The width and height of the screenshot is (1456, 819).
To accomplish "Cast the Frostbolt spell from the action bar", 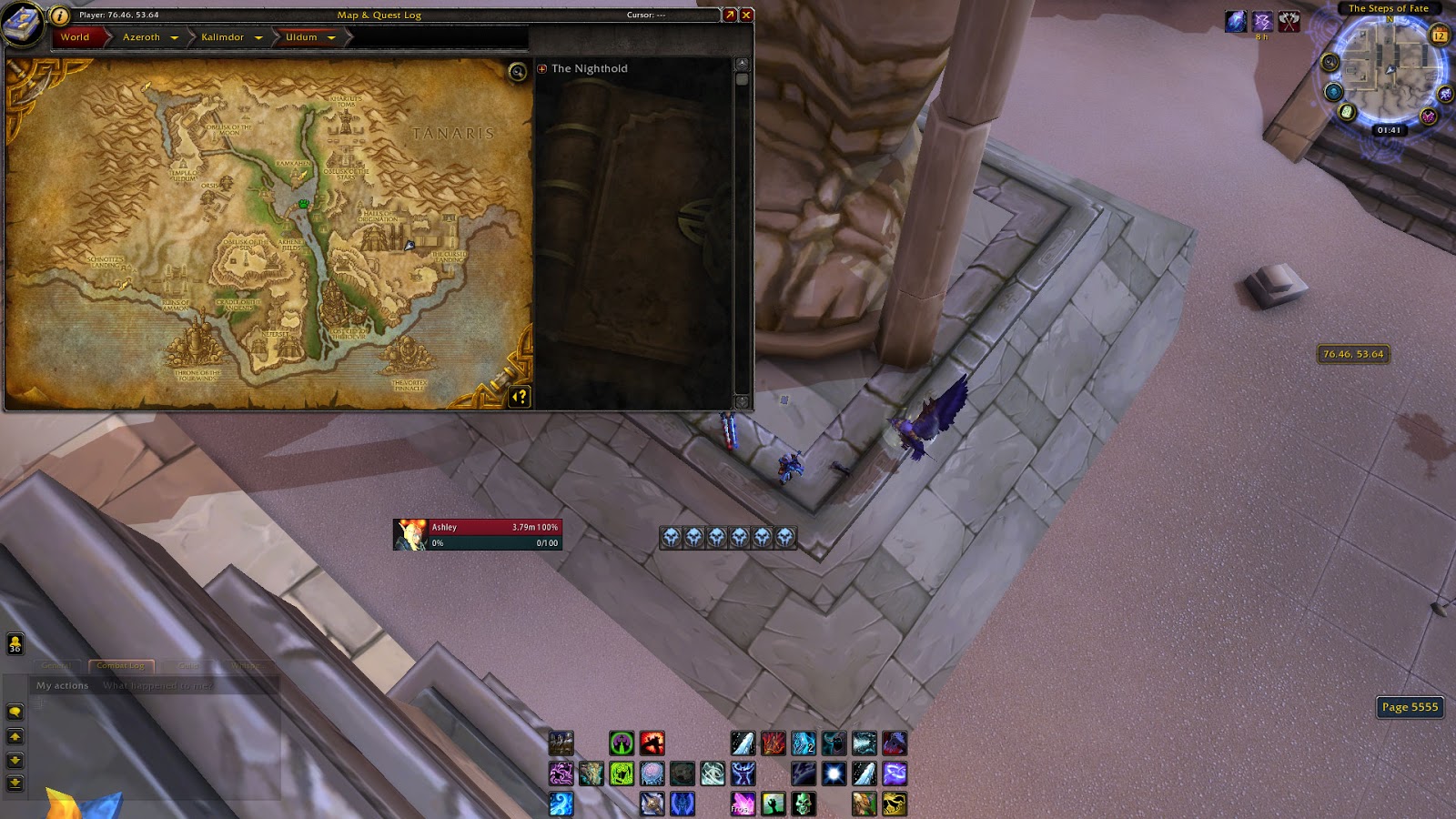I will click(743, 743).
